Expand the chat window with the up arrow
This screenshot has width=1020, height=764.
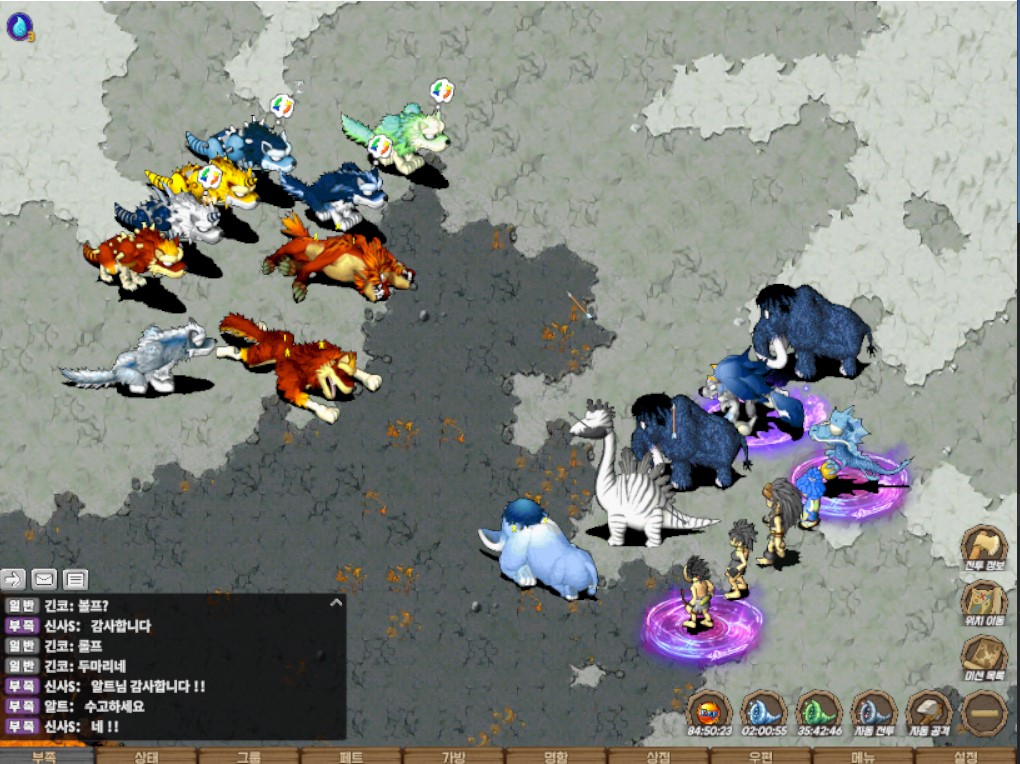pyautogui.click(x=336, y=603)
